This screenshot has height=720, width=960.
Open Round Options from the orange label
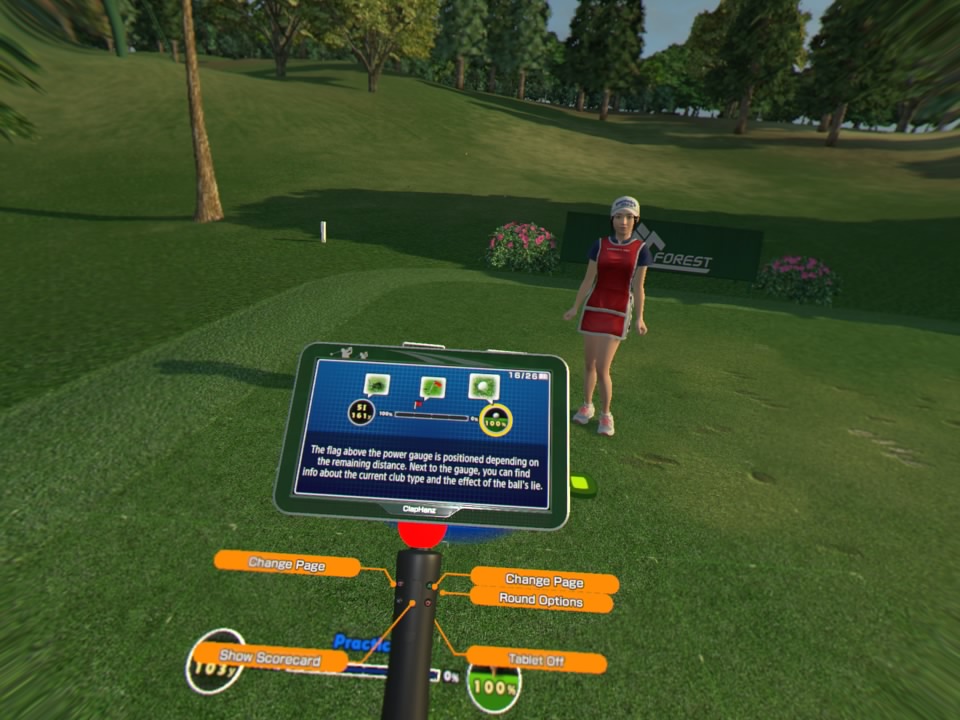[540, 601]
